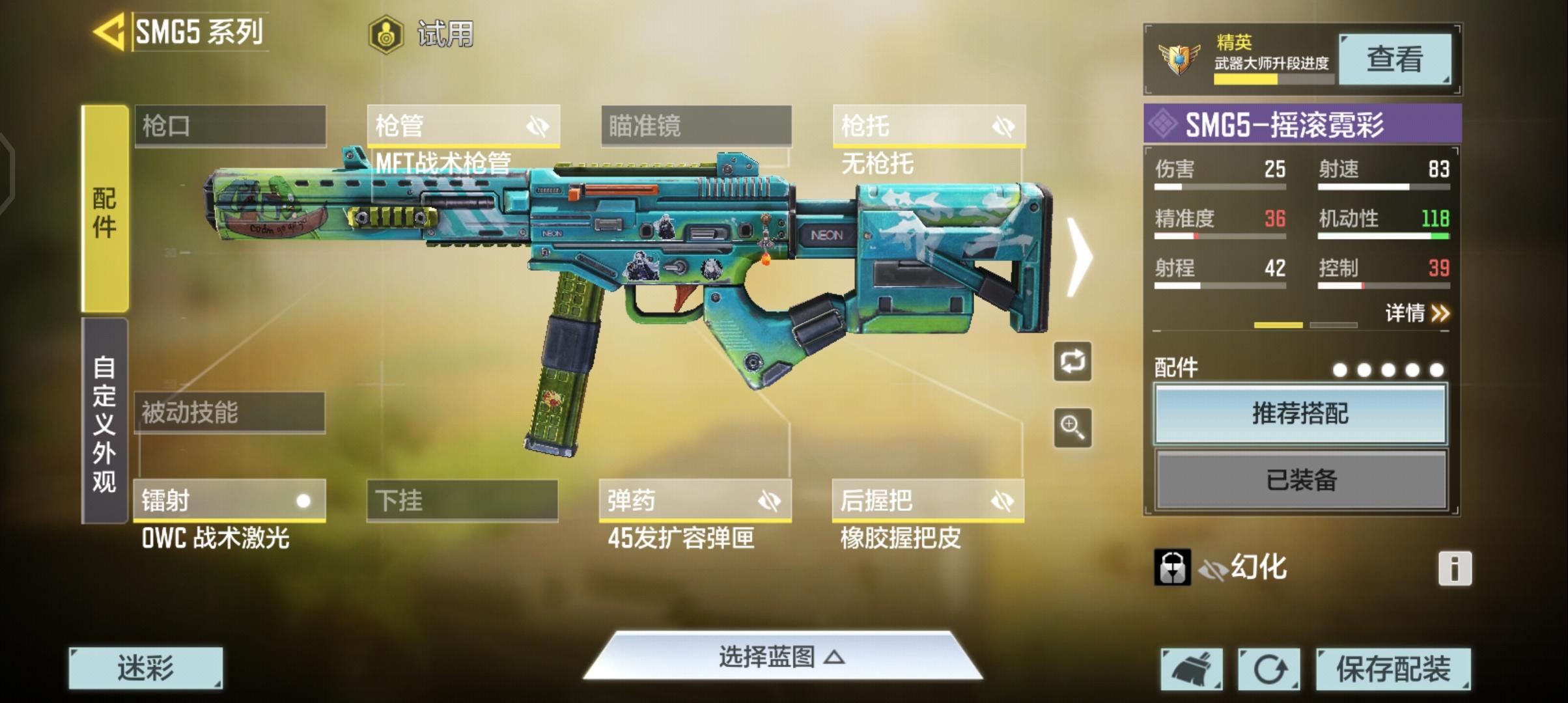This screenshot has width=1568, height=703.
Task: Click the weapon rotate icon
Action: pos(1072,363)
